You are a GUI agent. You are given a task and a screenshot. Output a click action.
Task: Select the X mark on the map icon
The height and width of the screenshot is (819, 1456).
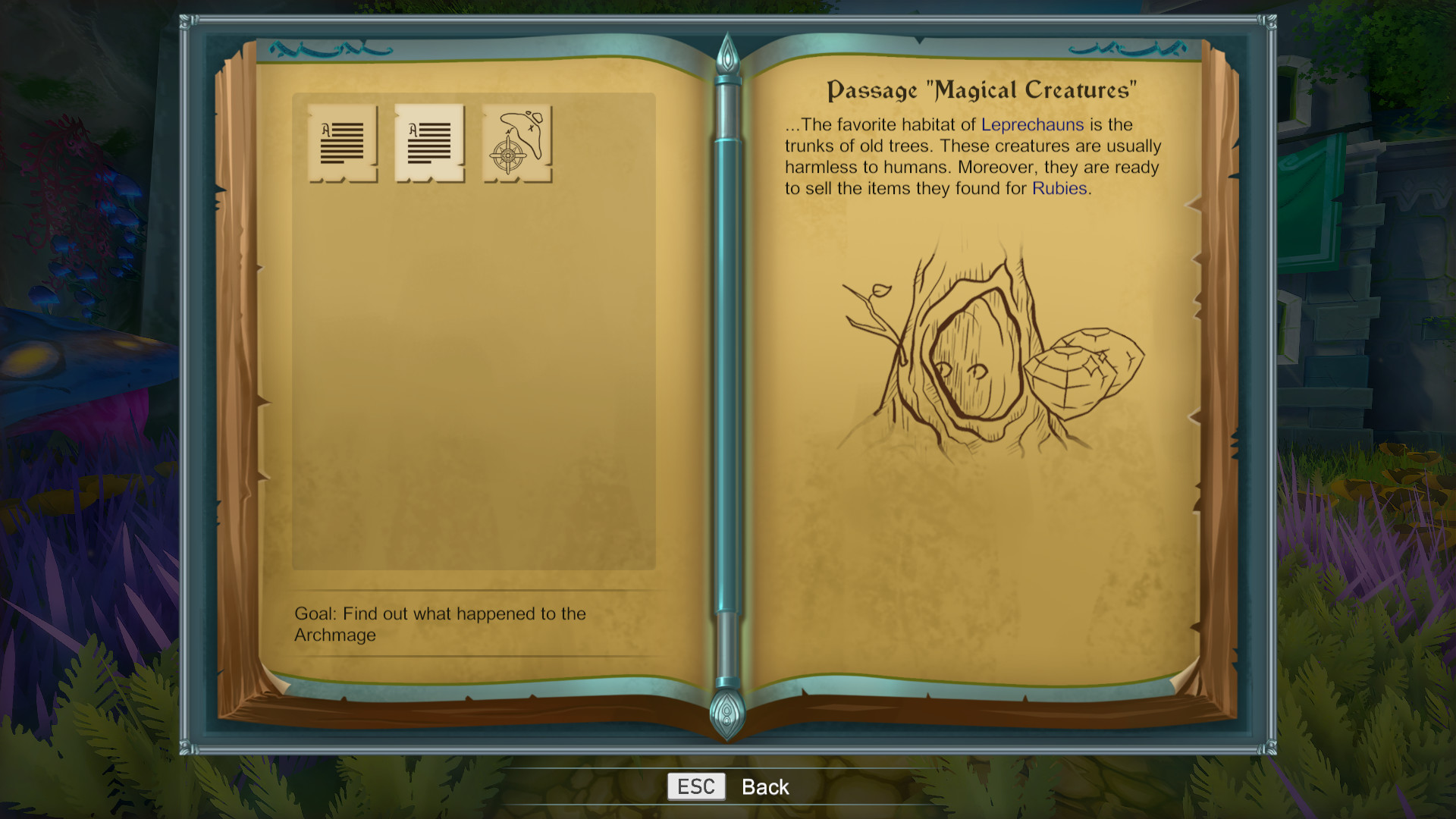[x=532, y=129]
